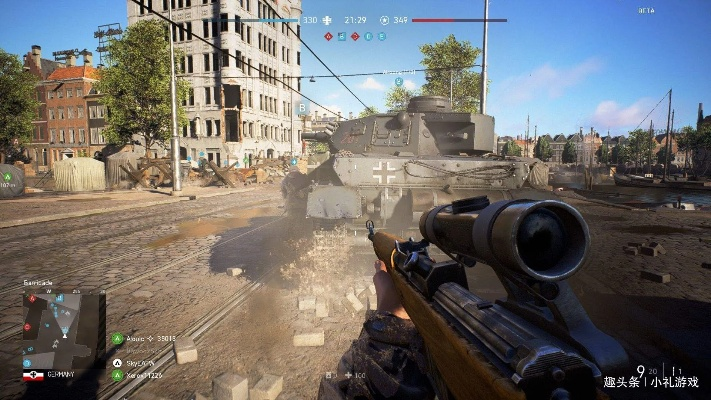Click the red objective A icon below the timer
The image size is (711, 400).
point(328,36)
